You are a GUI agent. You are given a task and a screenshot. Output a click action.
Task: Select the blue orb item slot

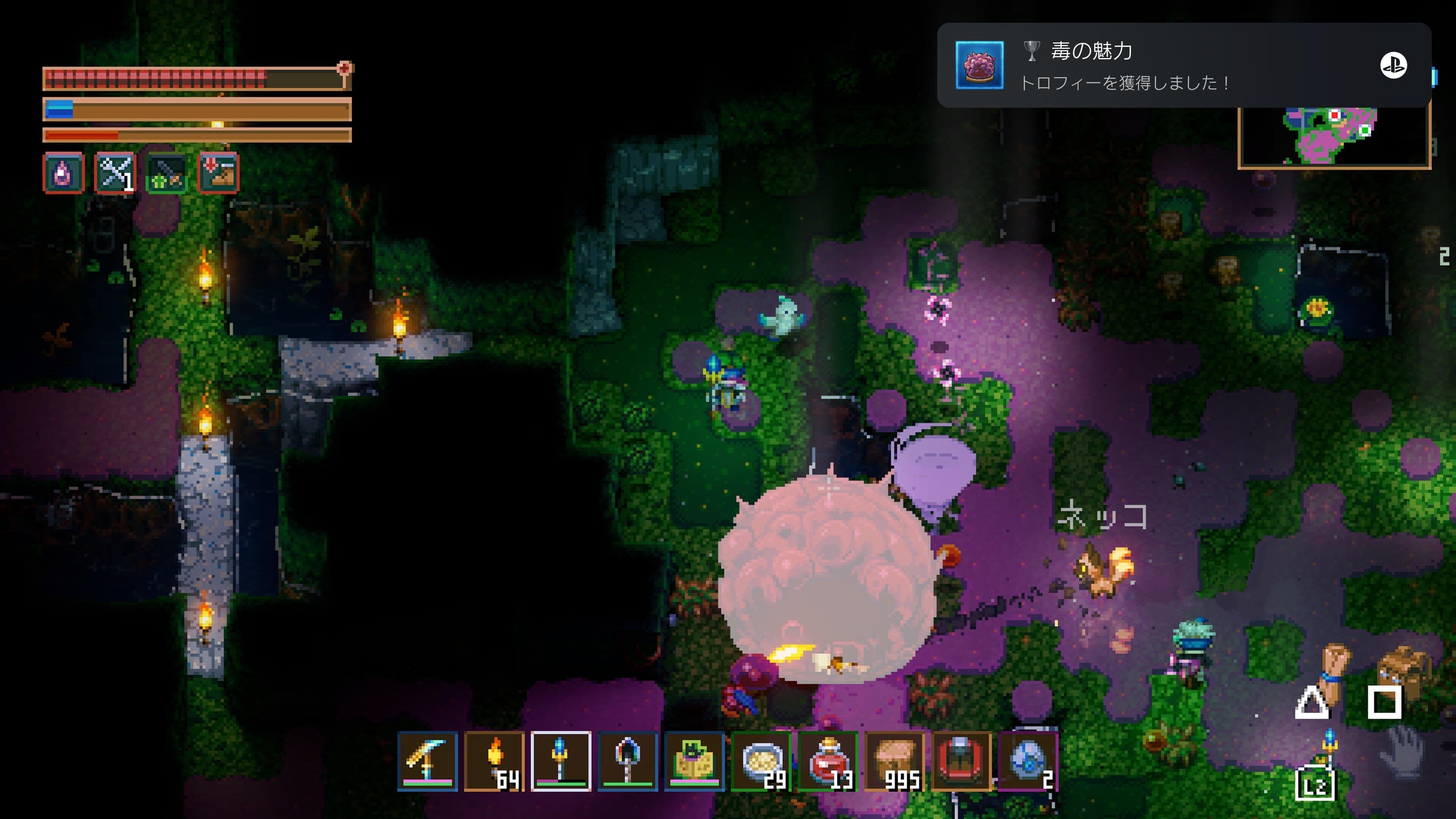click(x=1028, y=761)
